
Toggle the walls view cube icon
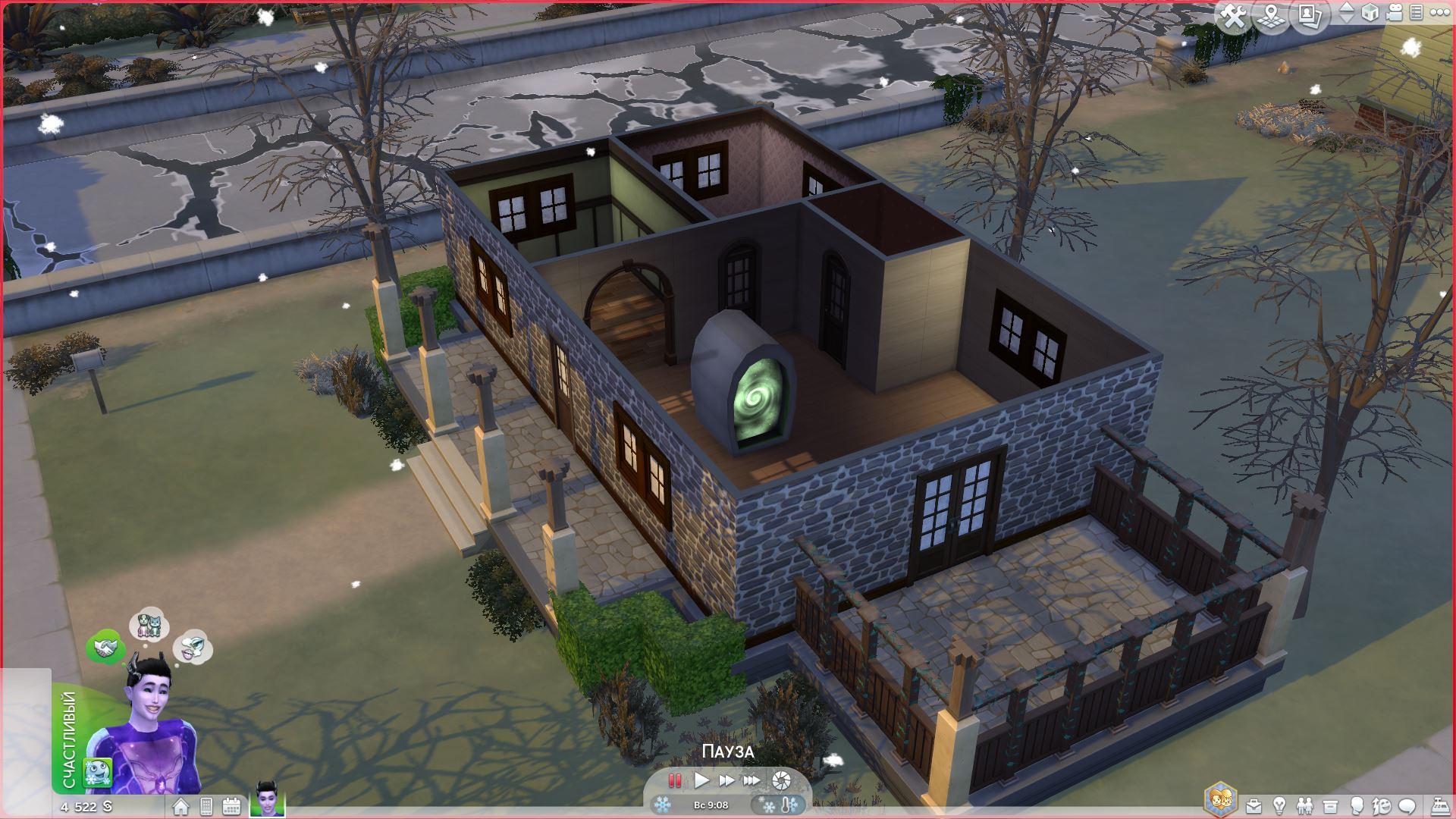(1370, 13)
